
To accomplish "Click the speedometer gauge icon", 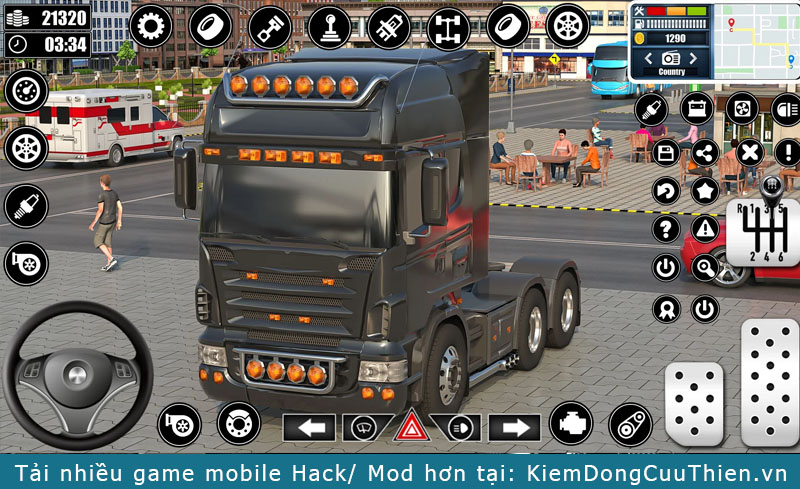I will [x=25, y=91].
